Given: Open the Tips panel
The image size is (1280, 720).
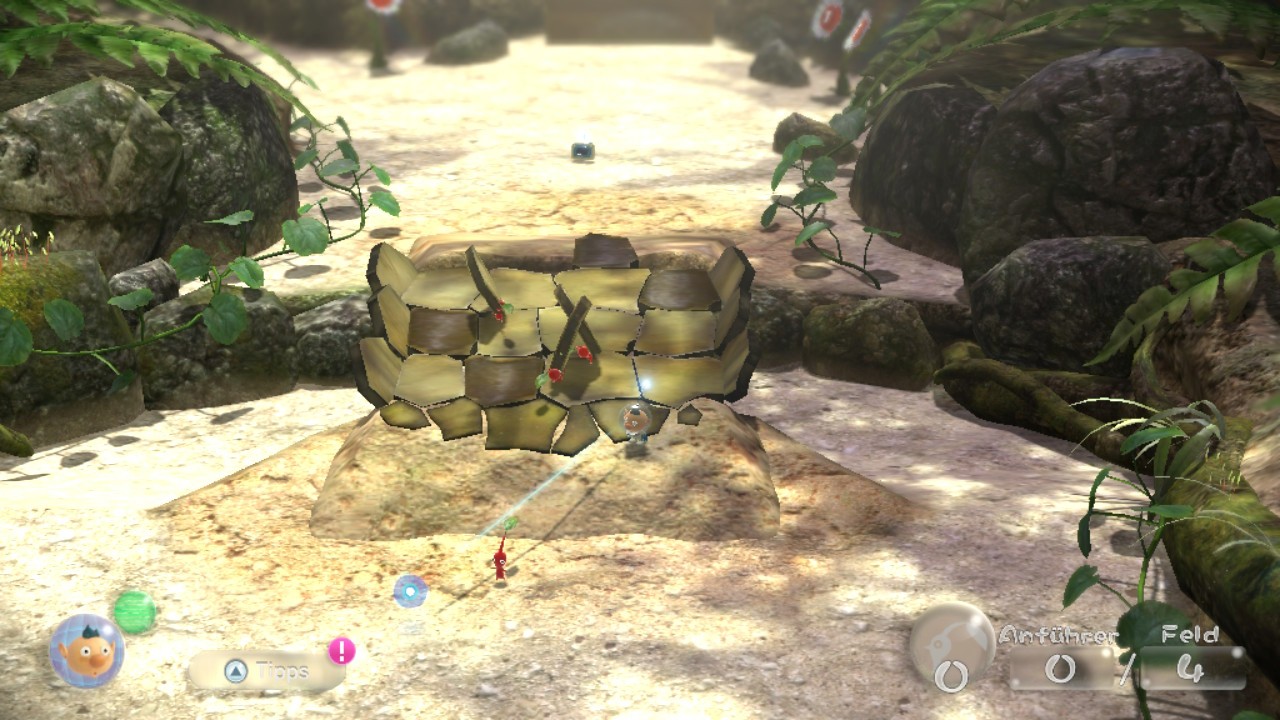Looking at the screenshot, I should tap(265, 671).
